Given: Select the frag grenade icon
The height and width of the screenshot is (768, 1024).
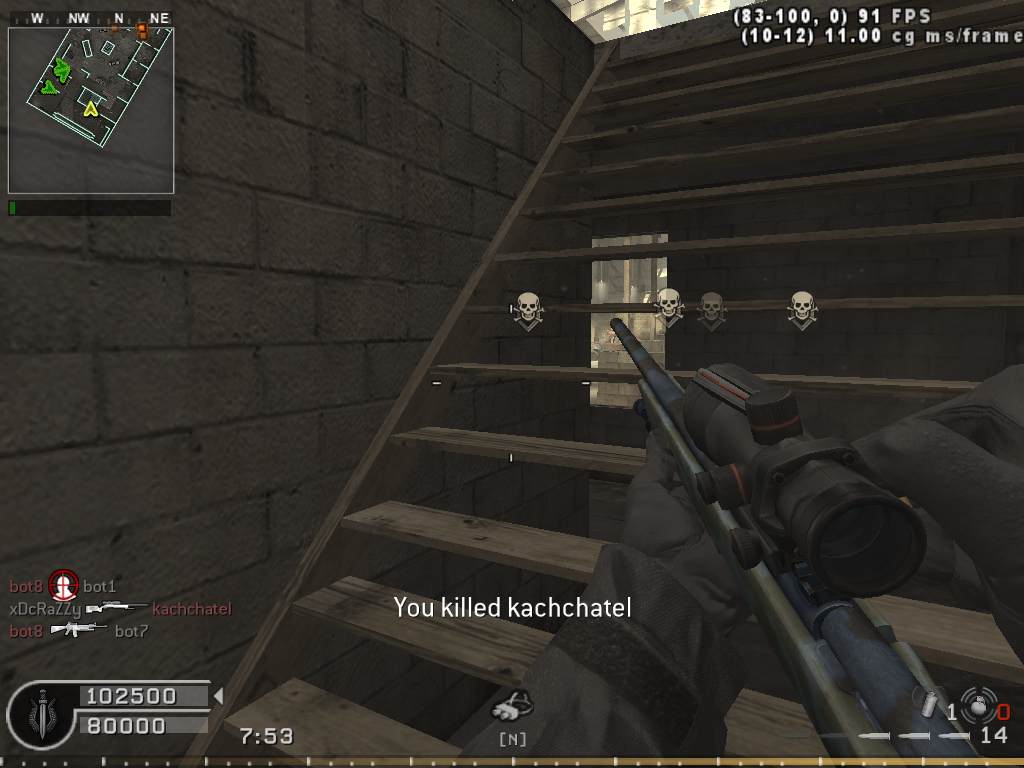Looking at the screenshot, I should point(931,704).
